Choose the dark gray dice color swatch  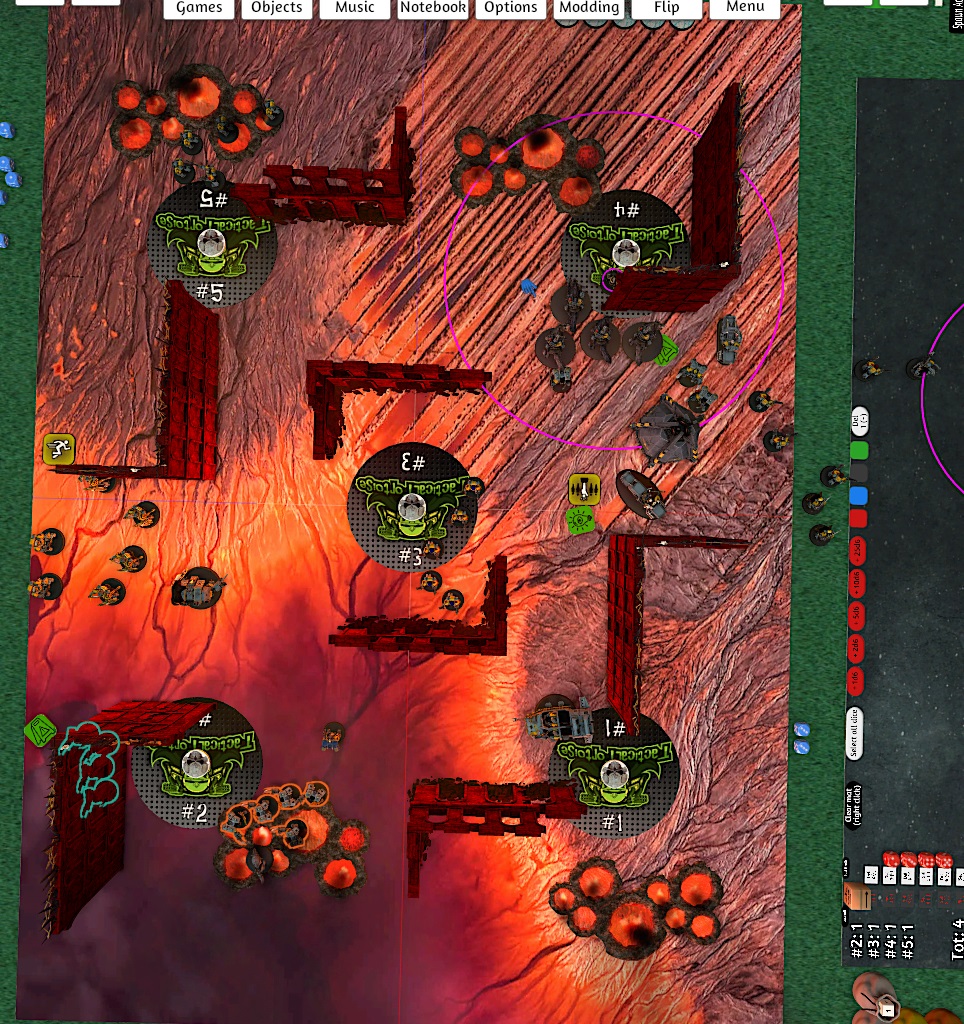coord(858,473)
